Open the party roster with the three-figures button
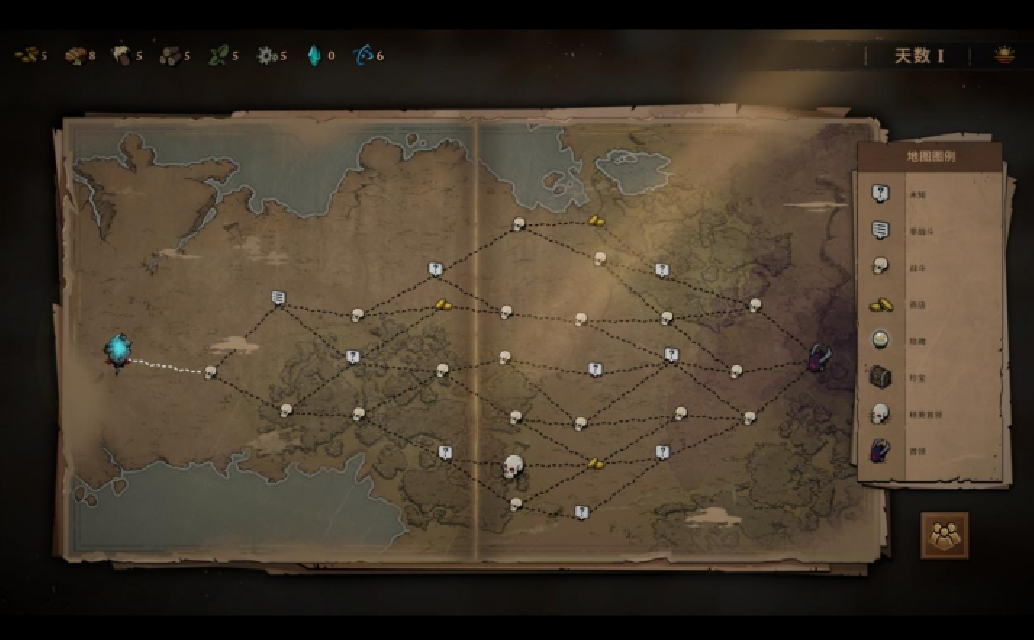Screen dimensions: 1034x640 click(944, 535)
